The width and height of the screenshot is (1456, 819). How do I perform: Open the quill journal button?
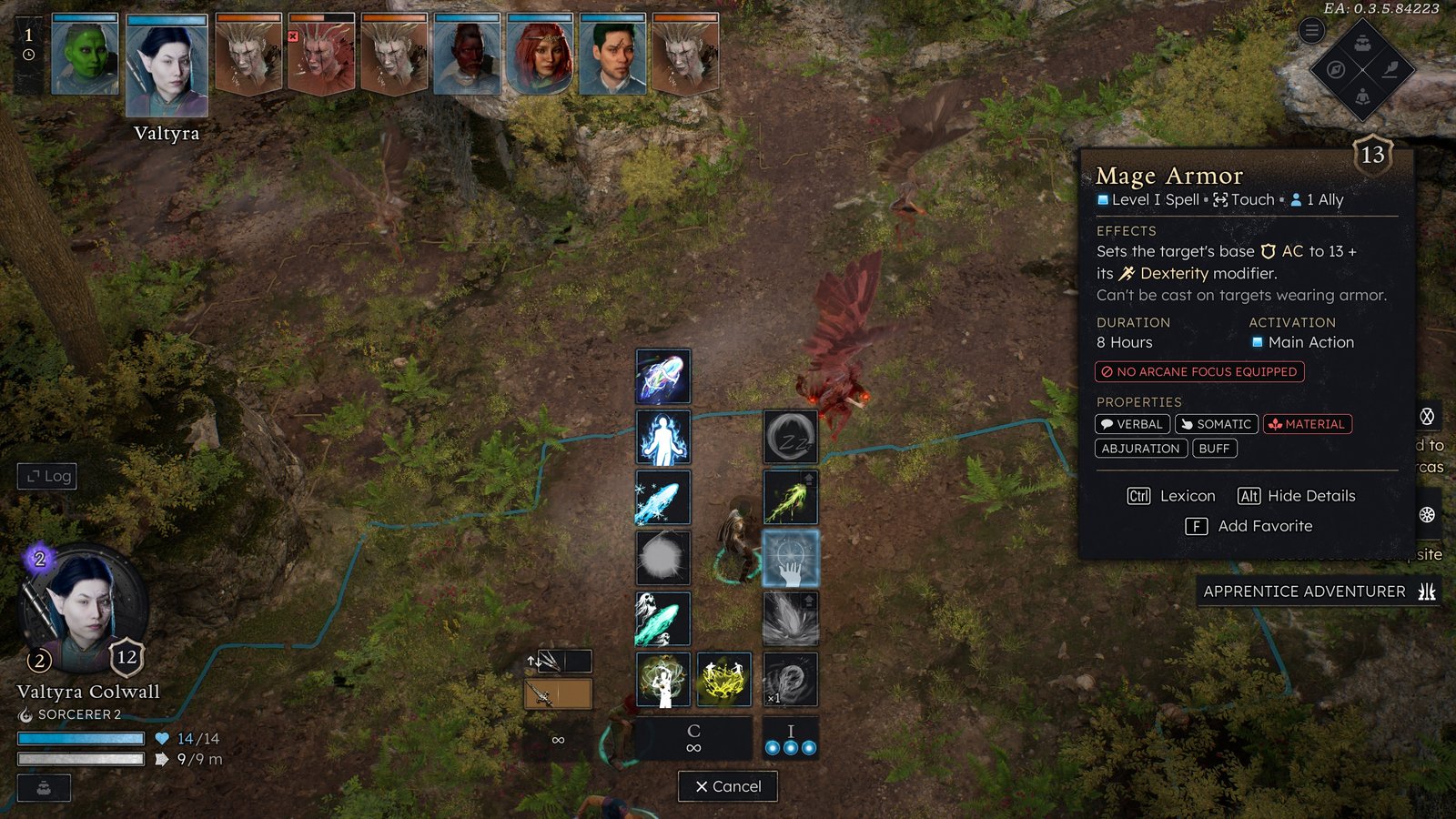click(1390, 70)
